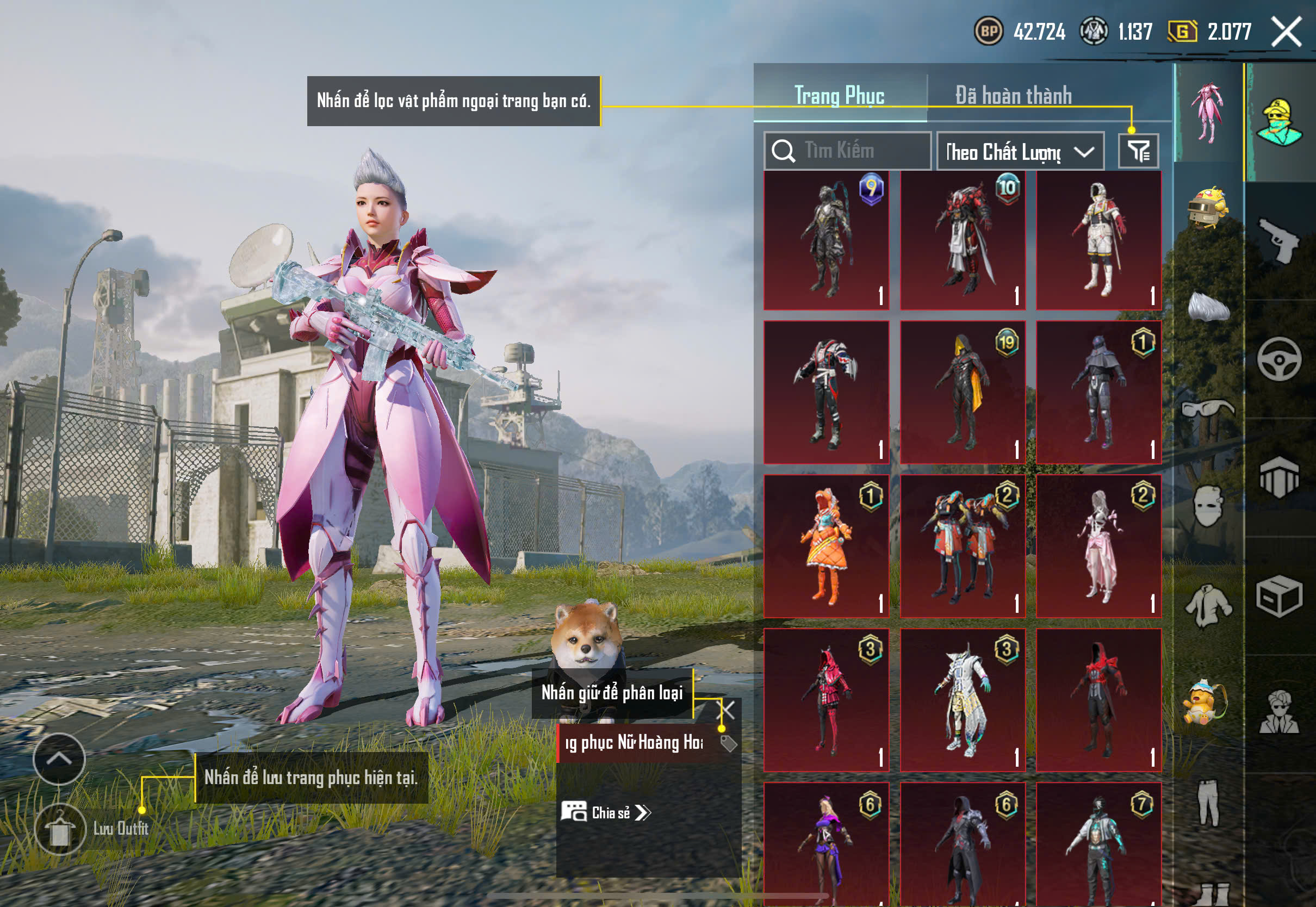Open the steering wheel vehicle category
The height and width of the screenshot is (907, 1316).
click(1279, 359)
